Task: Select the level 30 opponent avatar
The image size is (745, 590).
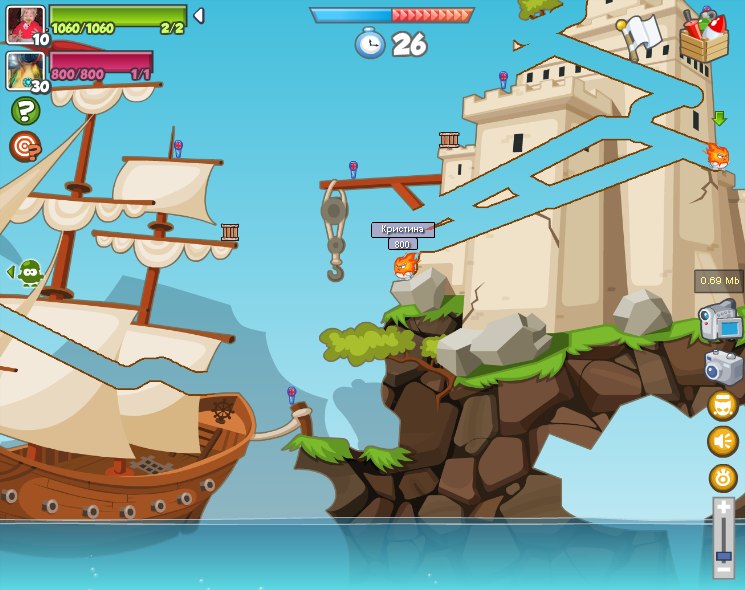Action: tap(25, 71)
